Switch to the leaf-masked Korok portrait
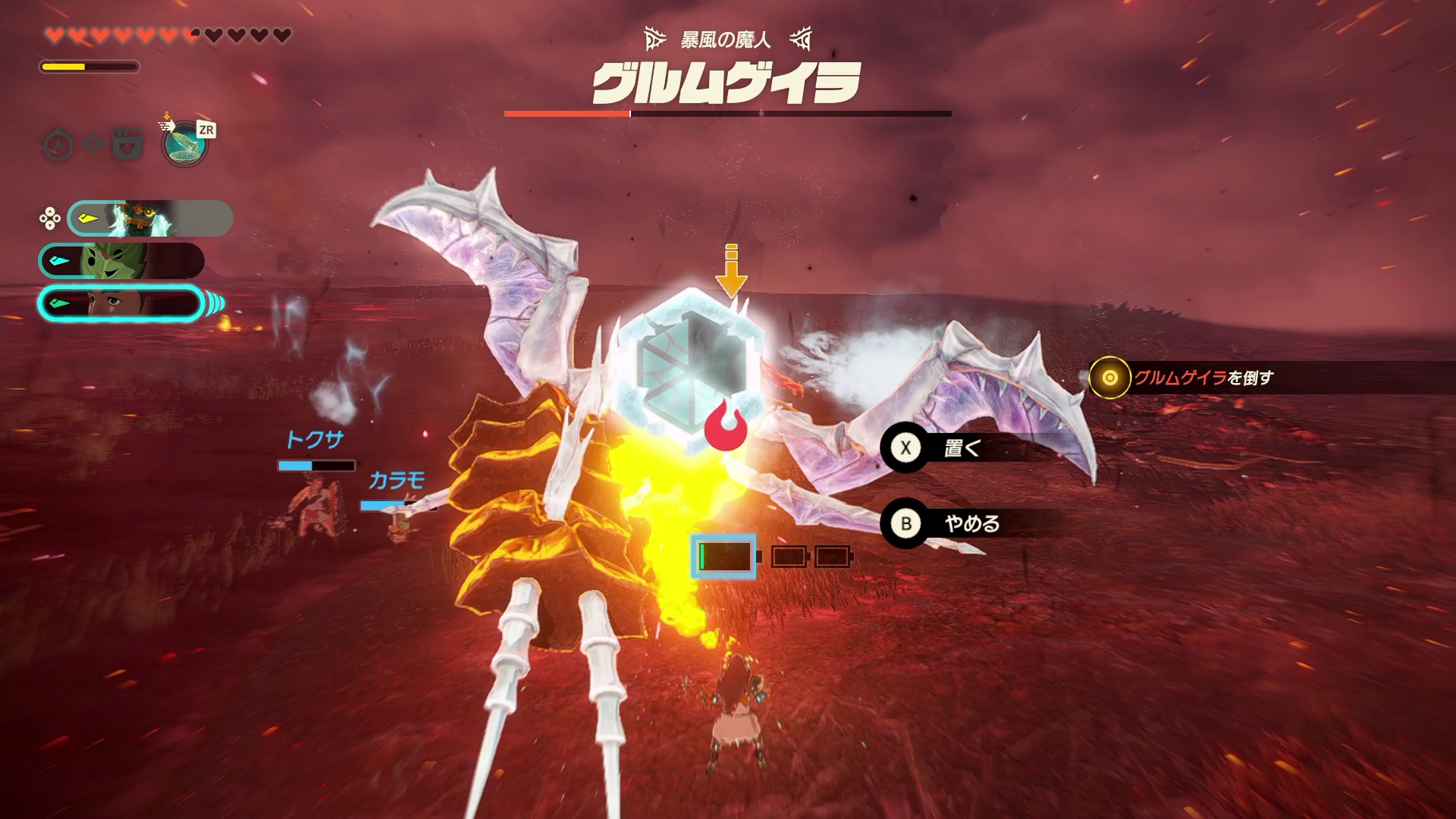This screenshot has height=819, width=1456. 121,261
